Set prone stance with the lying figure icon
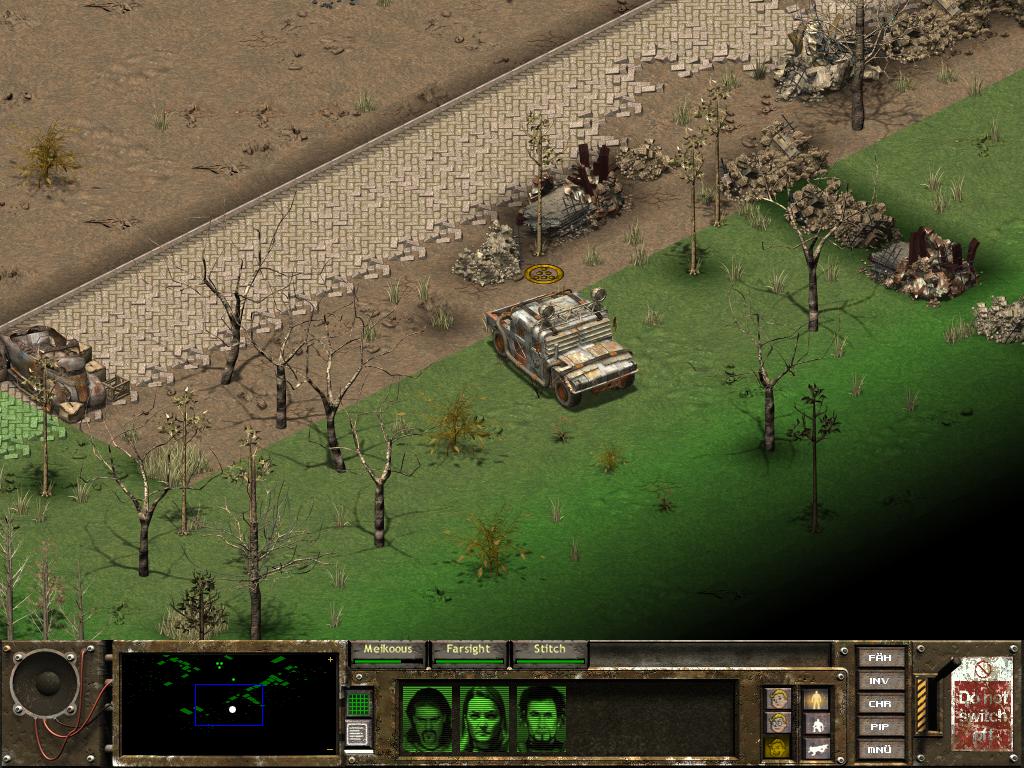Screen dimensions: 1024x768 [x=817, y=748]
